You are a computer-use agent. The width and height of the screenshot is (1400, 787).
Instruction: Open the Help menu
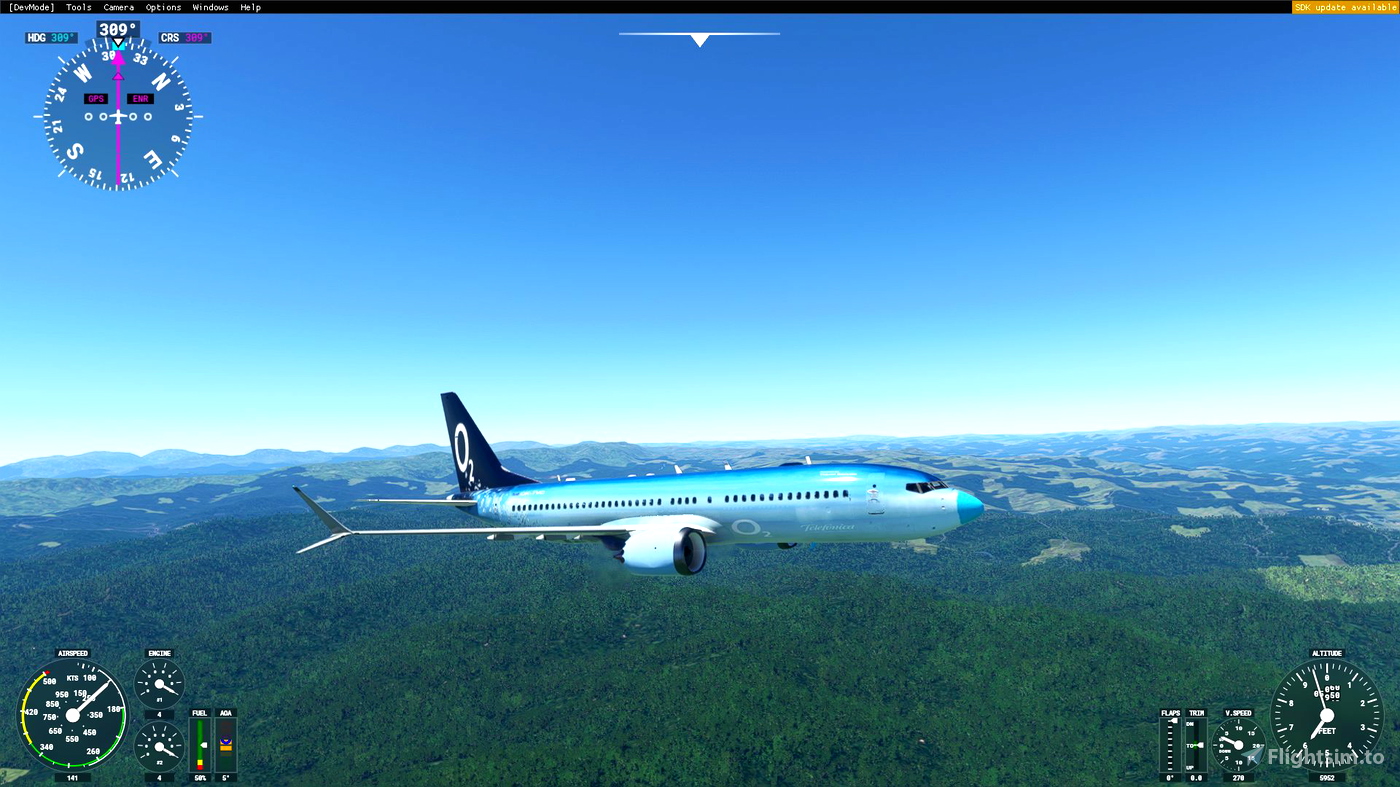pos(249,6)
